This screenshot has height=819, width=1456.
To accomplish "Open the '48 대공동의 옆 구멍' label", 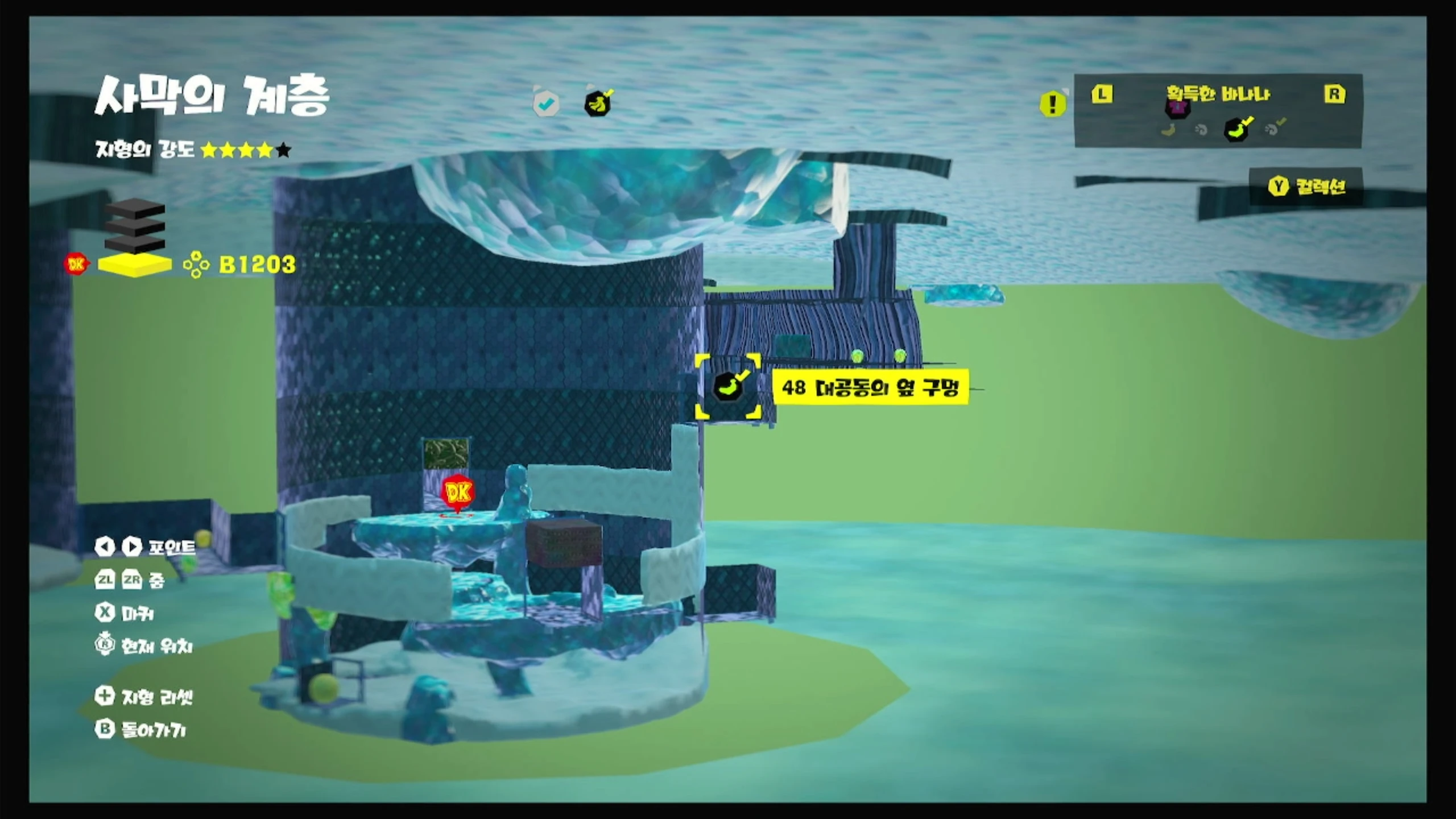I will [870, 388].
